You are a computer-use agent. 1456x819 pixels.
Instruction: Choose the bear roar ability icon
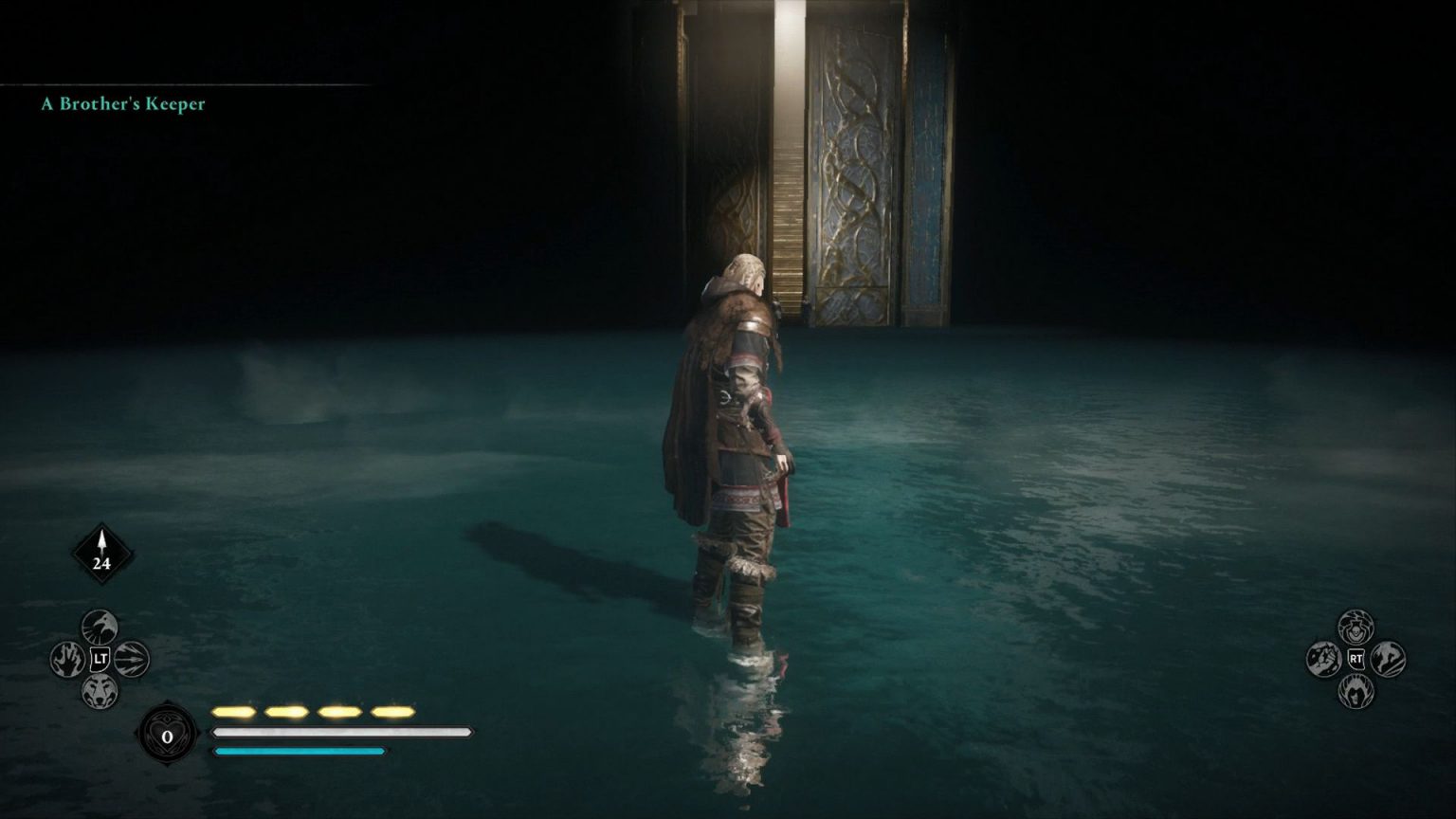[x=1355, y=691]
